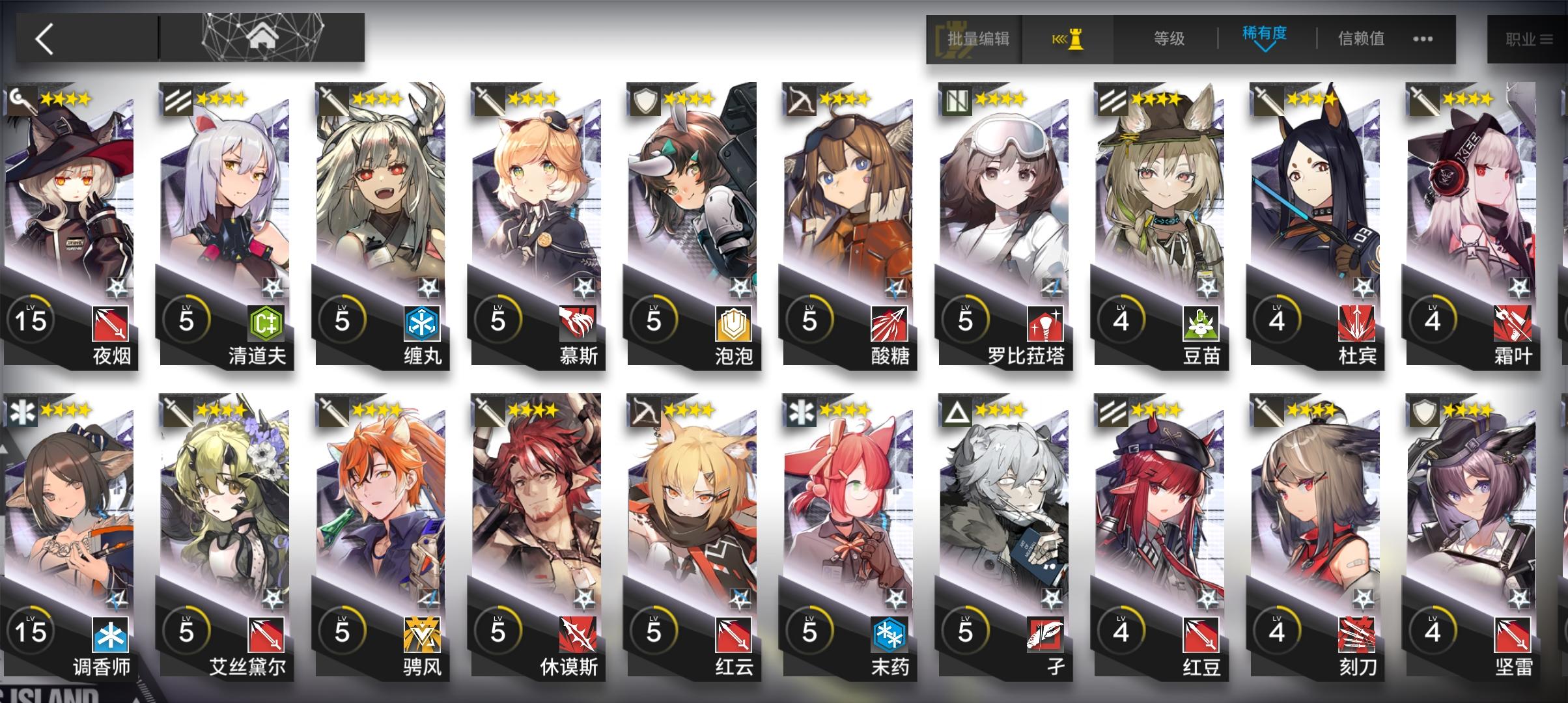Click the sniper class icon on 酸糖's card
This screenshot has height=703, width=1568.
pyautogui.click(x=802, y=100)
